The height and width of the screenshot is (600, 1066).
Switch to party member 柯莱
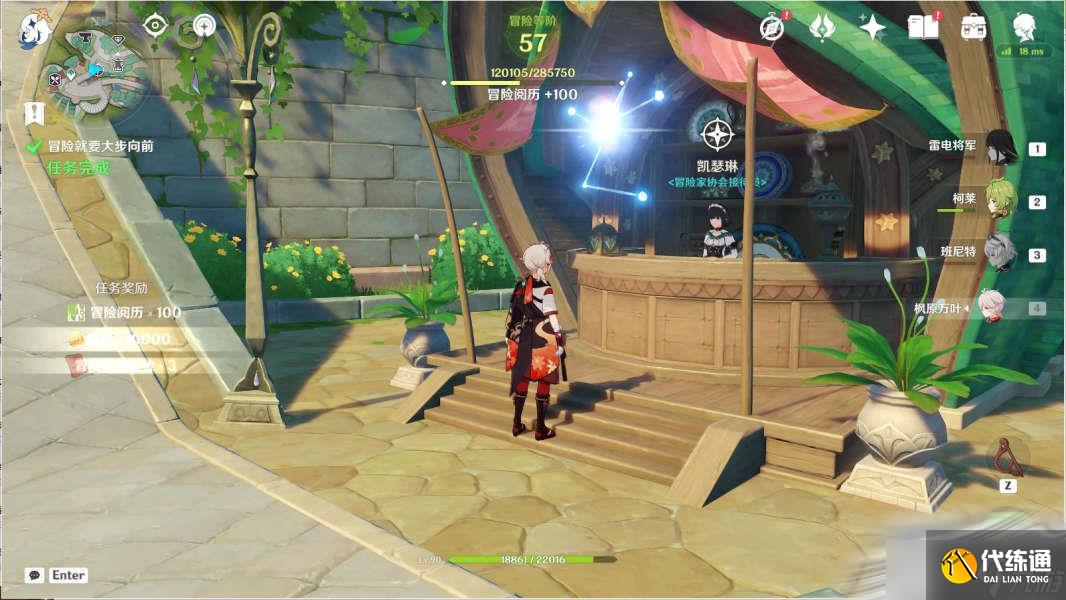1001,199
